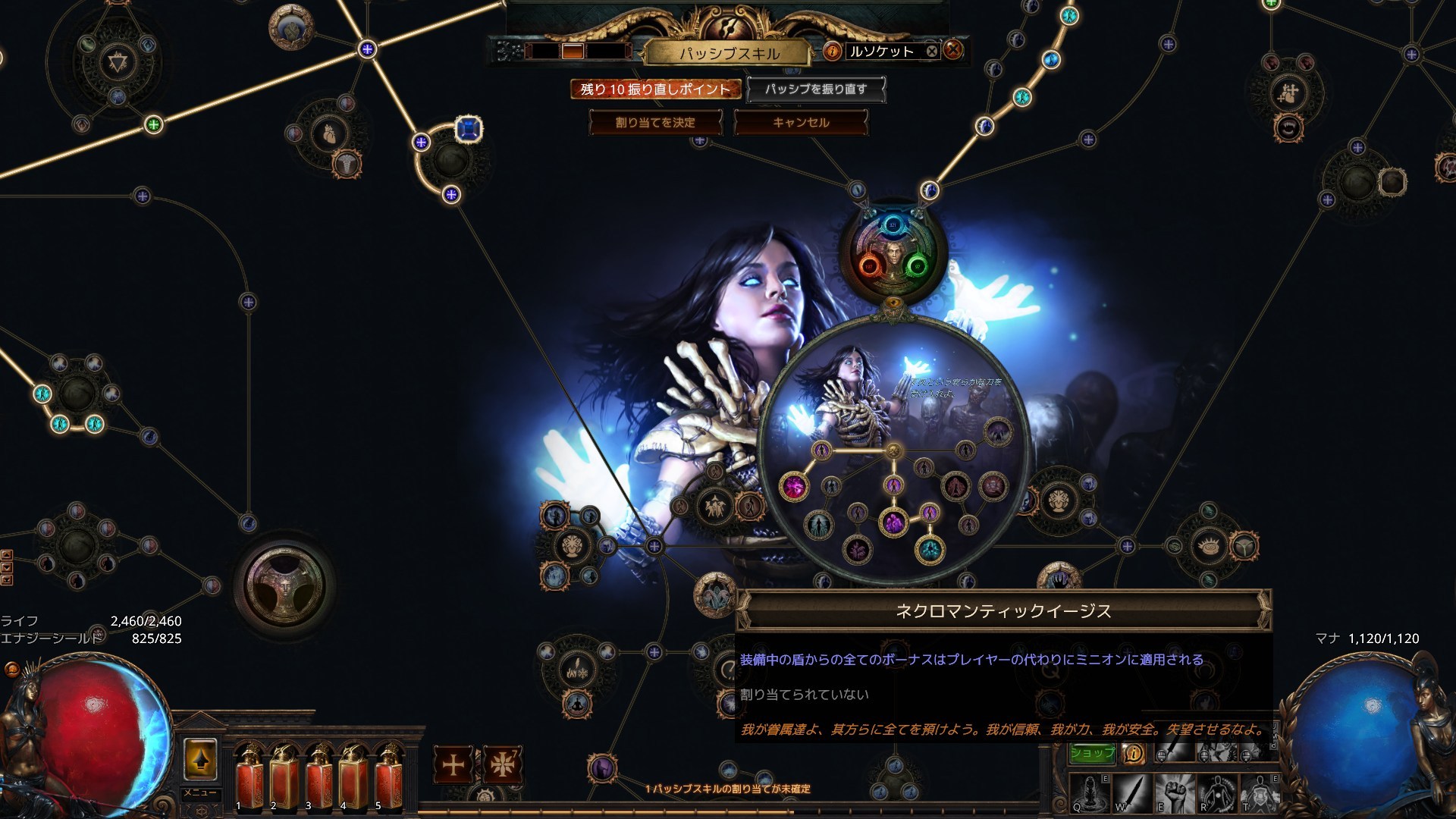Activate the totem statue skill on Q
The width and height of the screenshot is (1456, 819).
(x=1090, y=793)
